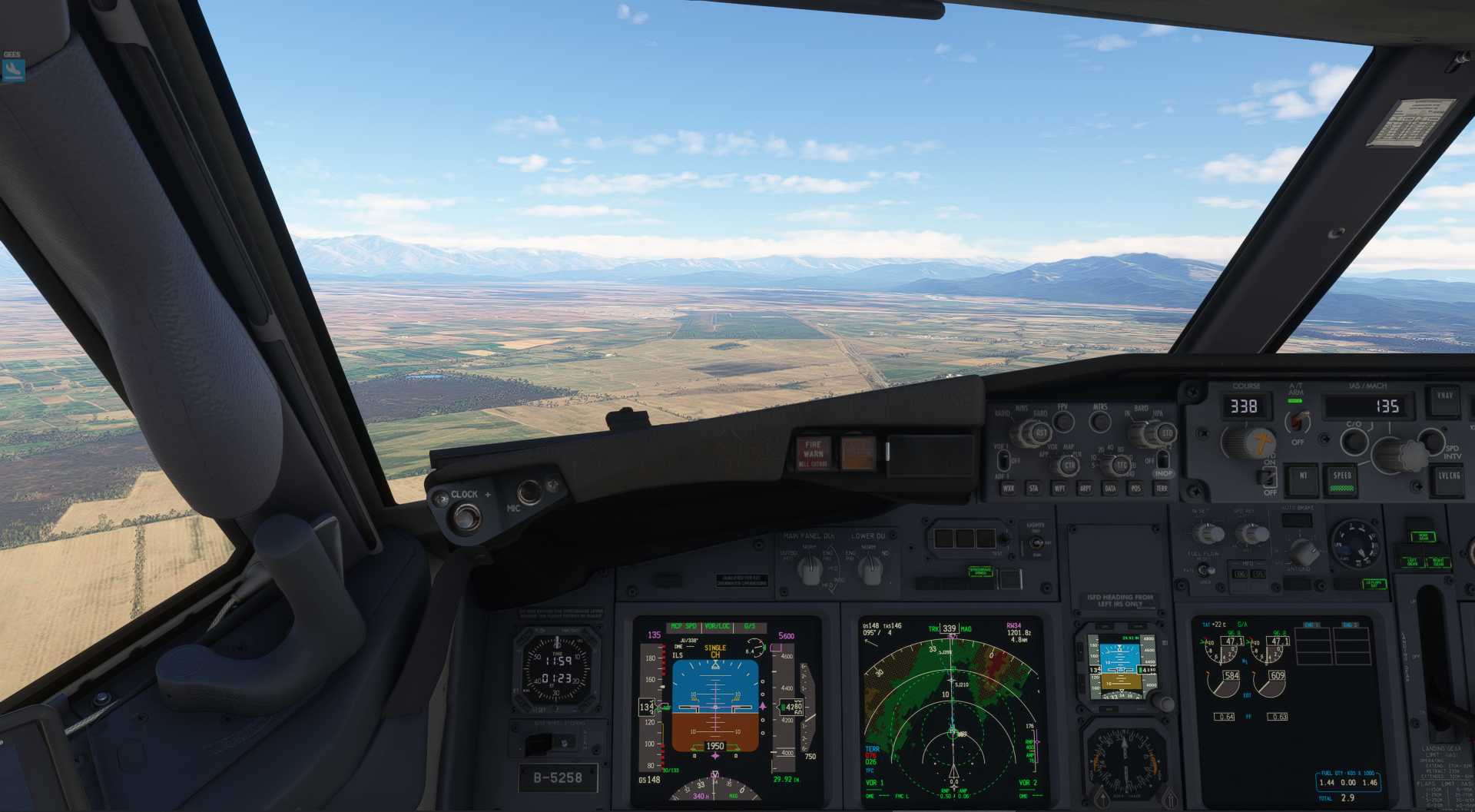The height and width of the screenshot is (812, 1475).
Task: Toggle the STA map button
Action: pyautogui.click(x=1033, y=489)
